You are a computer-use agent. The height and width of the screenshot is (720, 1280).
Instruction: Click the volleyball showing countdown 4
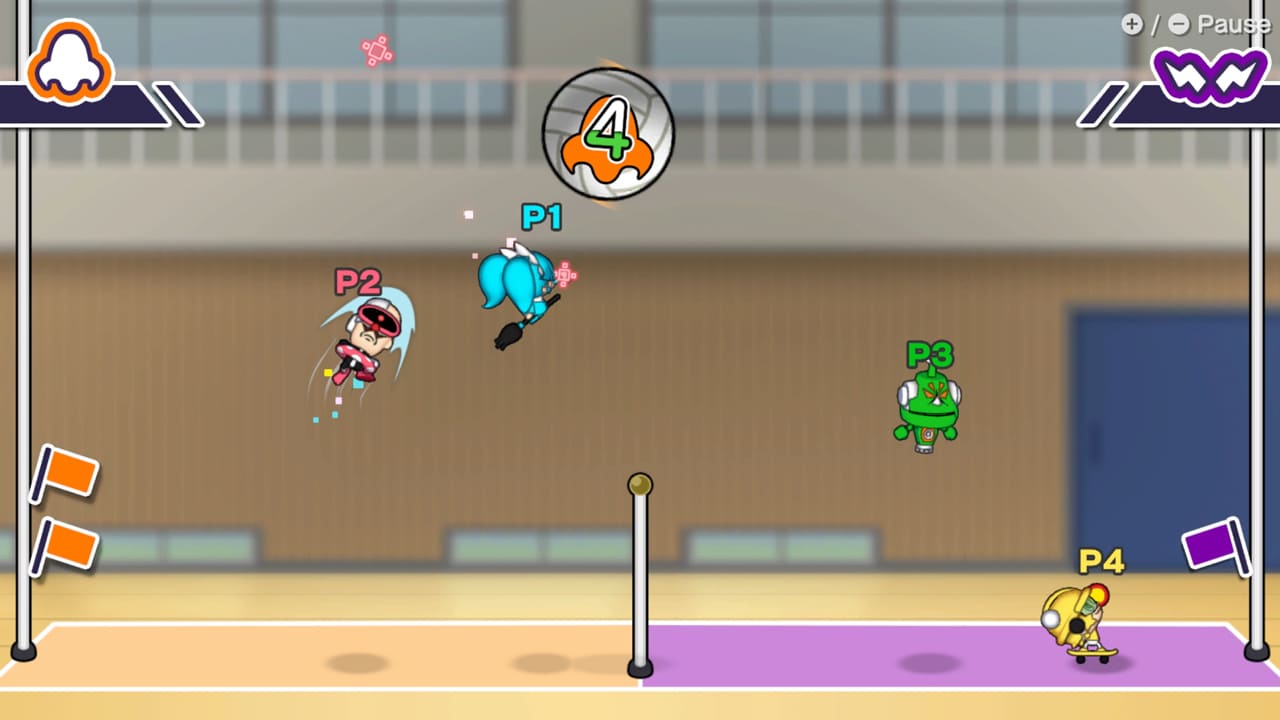pos(605,135)
